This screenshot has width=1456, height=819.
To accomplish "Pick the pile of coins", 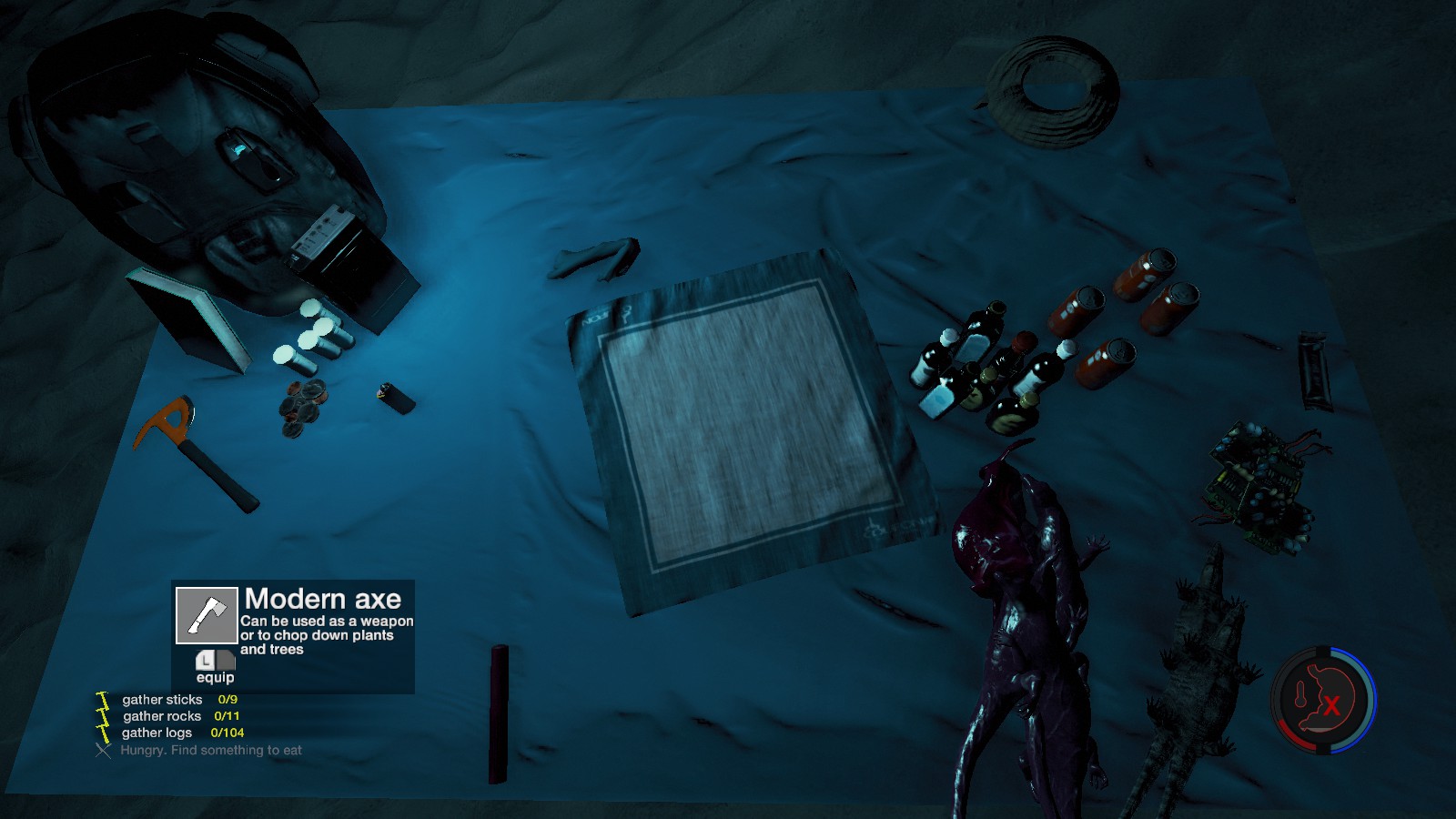I will [x=303, y=408].
